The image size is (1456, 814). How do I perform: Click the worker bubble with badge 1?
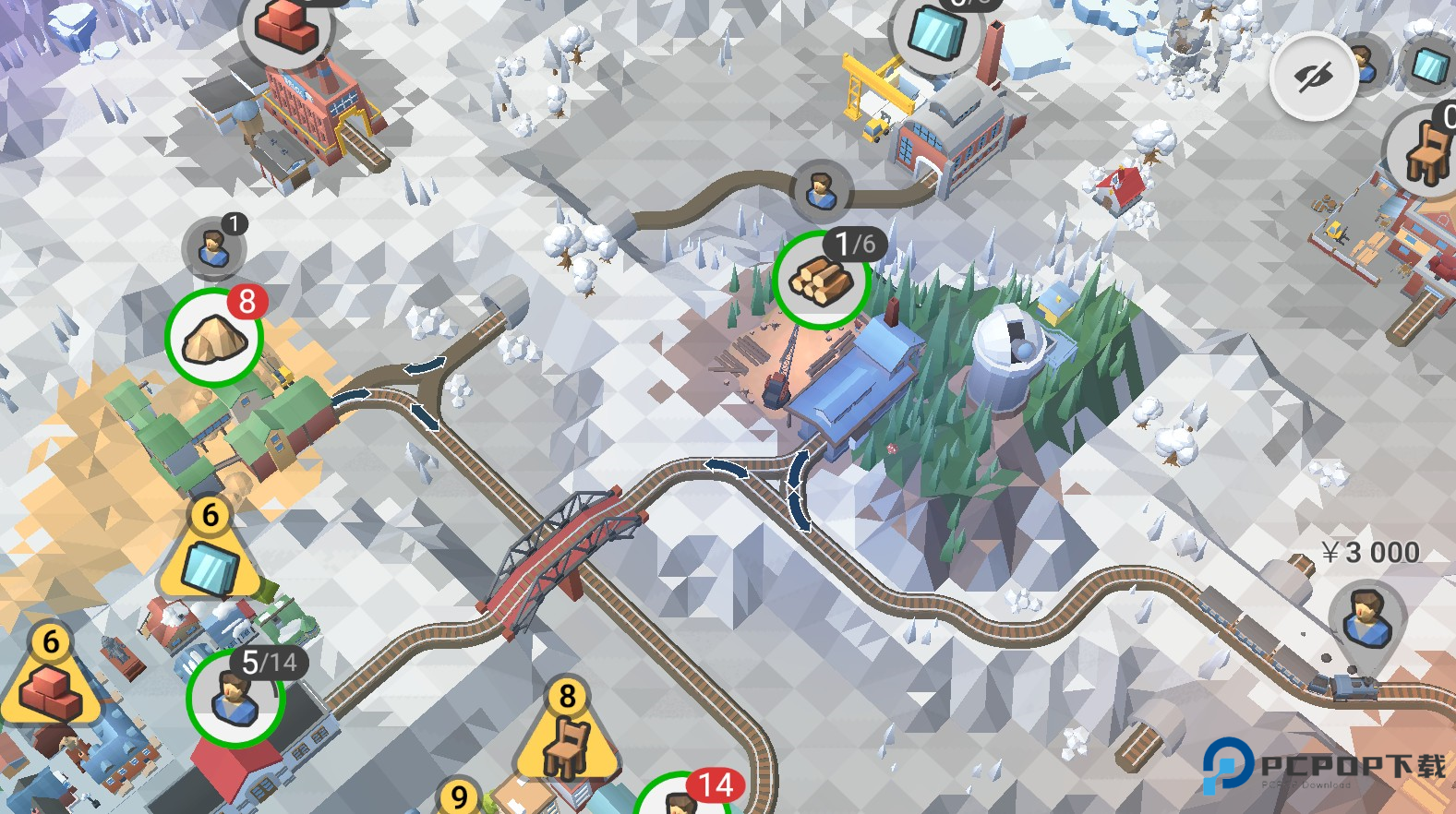[x=214, y=247]
